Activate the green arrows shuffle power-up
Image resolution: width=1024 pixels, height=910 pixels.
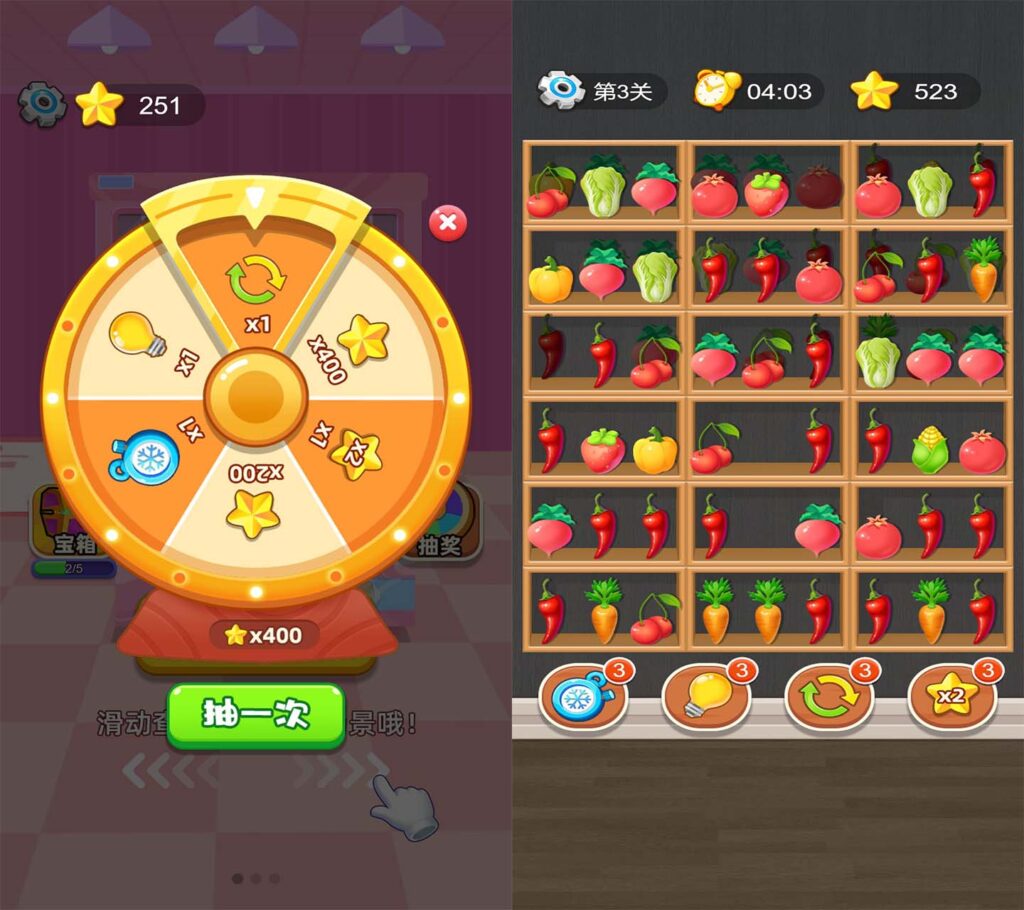829,697
